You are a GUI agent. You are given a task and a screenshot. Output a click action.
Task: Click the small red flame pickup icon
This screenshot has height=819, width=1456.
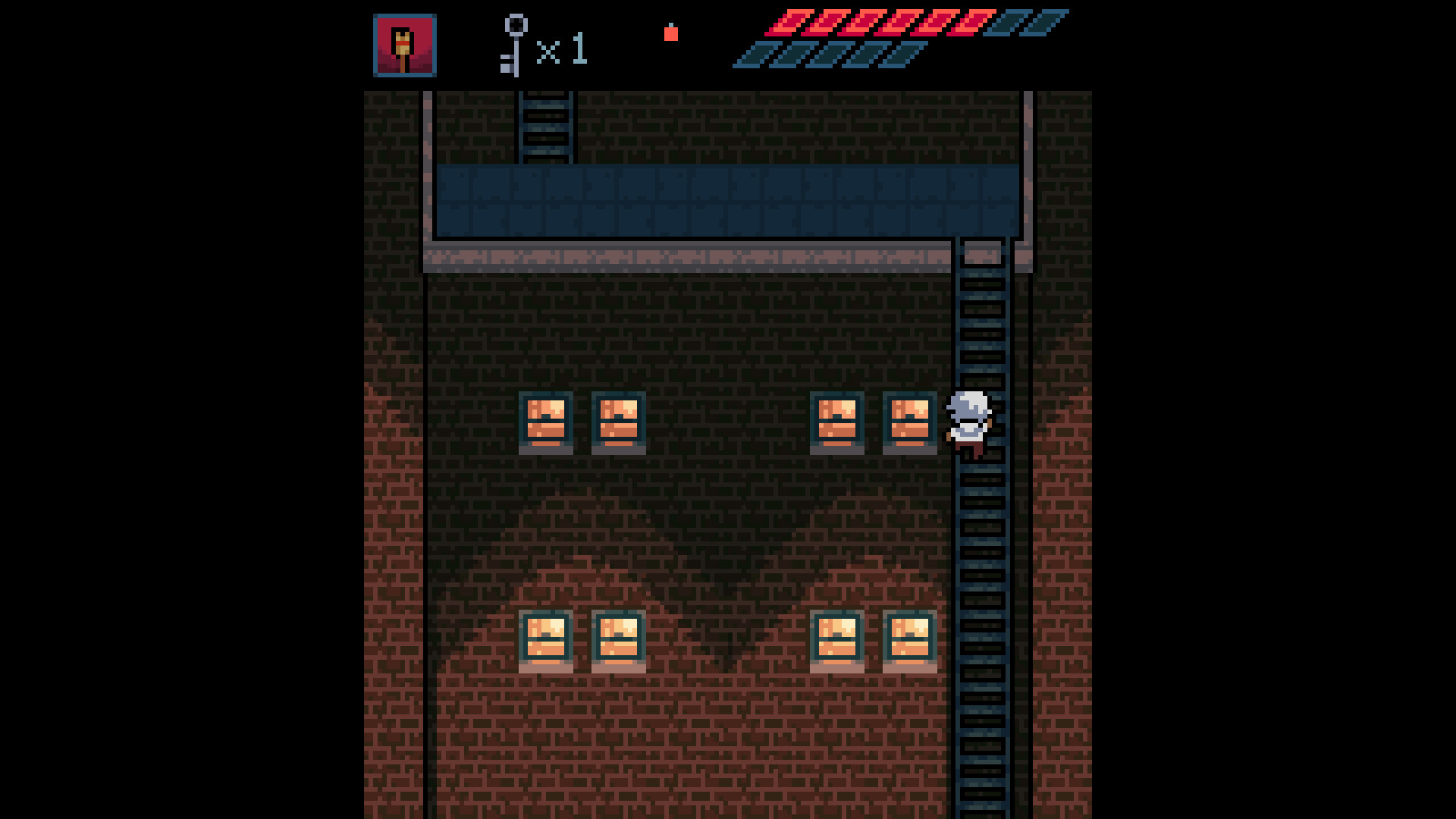click(x=672, y=34)
